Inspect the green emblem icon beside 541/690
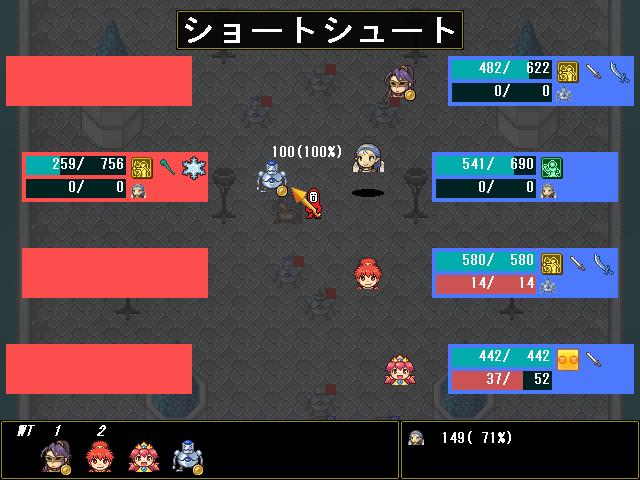640x480 pixels. 552,166
